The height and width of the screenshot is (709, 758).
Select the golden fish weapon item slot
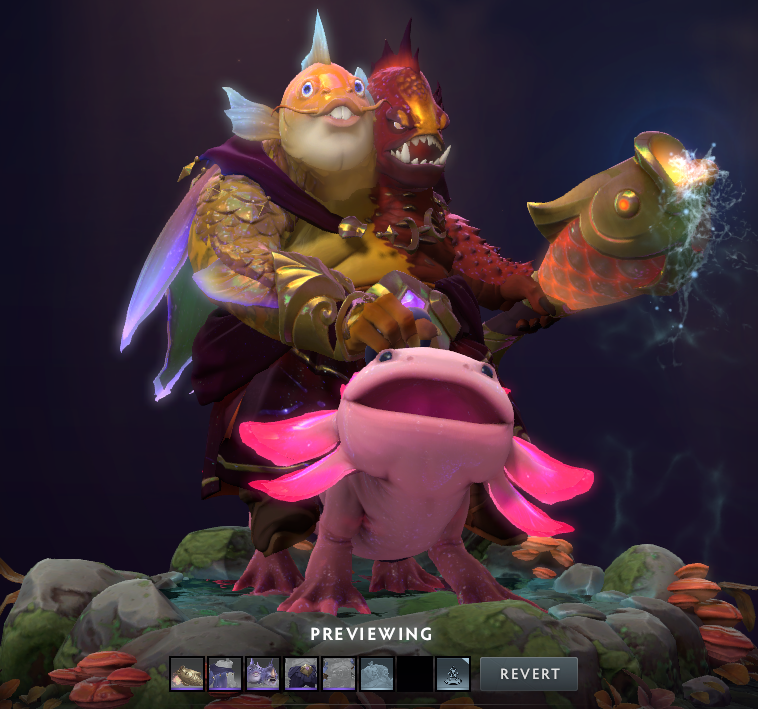[x=187, y=674]
